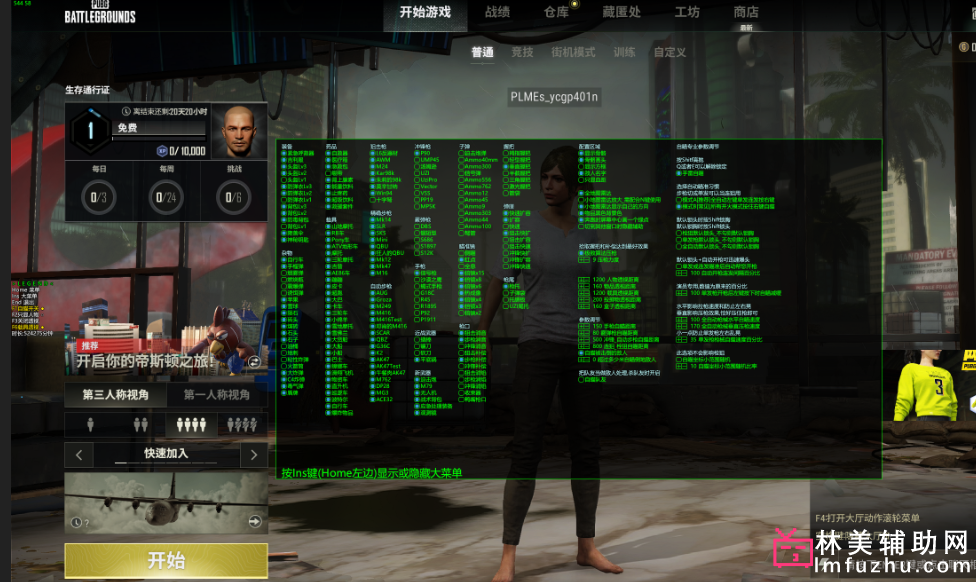The height and width of the screenshot is (582, 976).
Task: Click the arrow on the airplane map preview
Action: [x=255, y=521]
